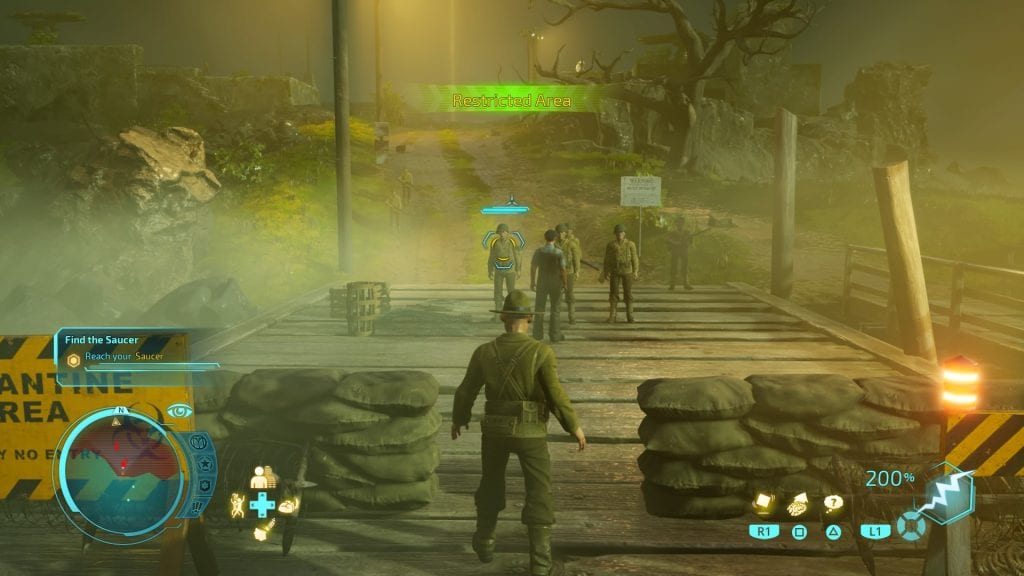Select the exclamation marks icon beside minimap
The width and height of the screenshot is (1024, 576).
click(x=198, y=508)
